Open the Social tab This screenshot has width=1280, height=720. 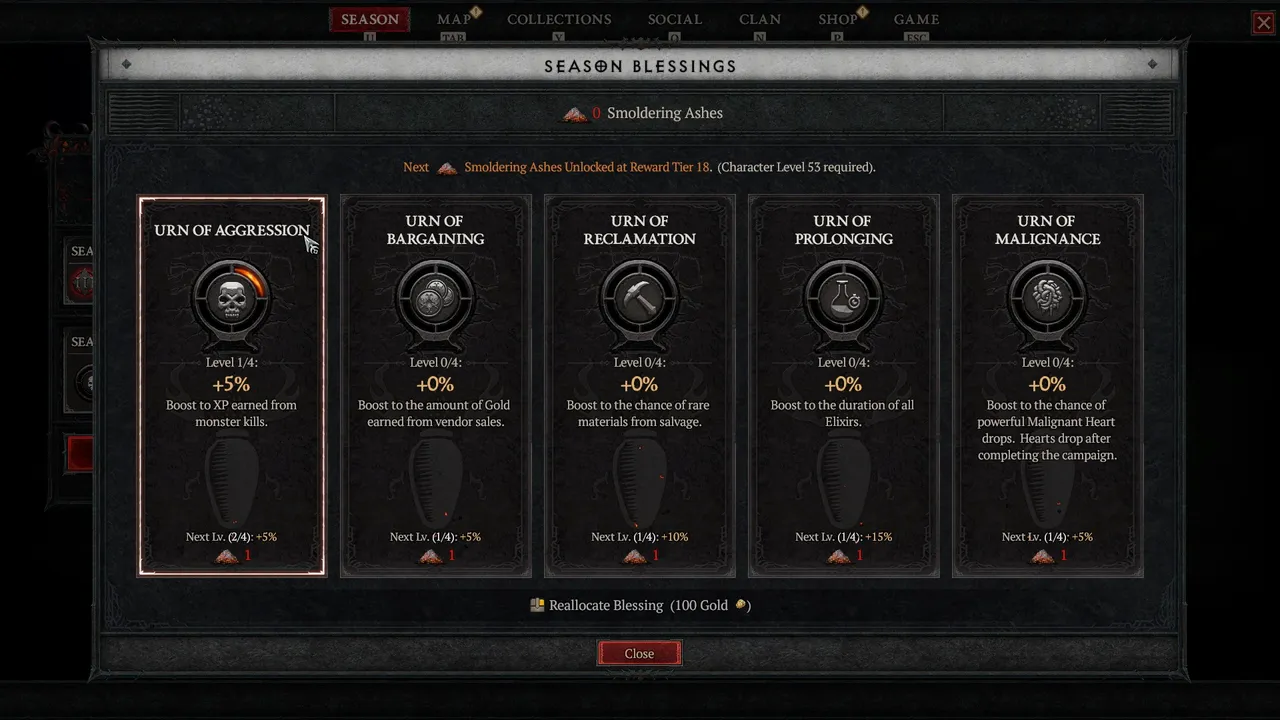click(x=674, y=19)
